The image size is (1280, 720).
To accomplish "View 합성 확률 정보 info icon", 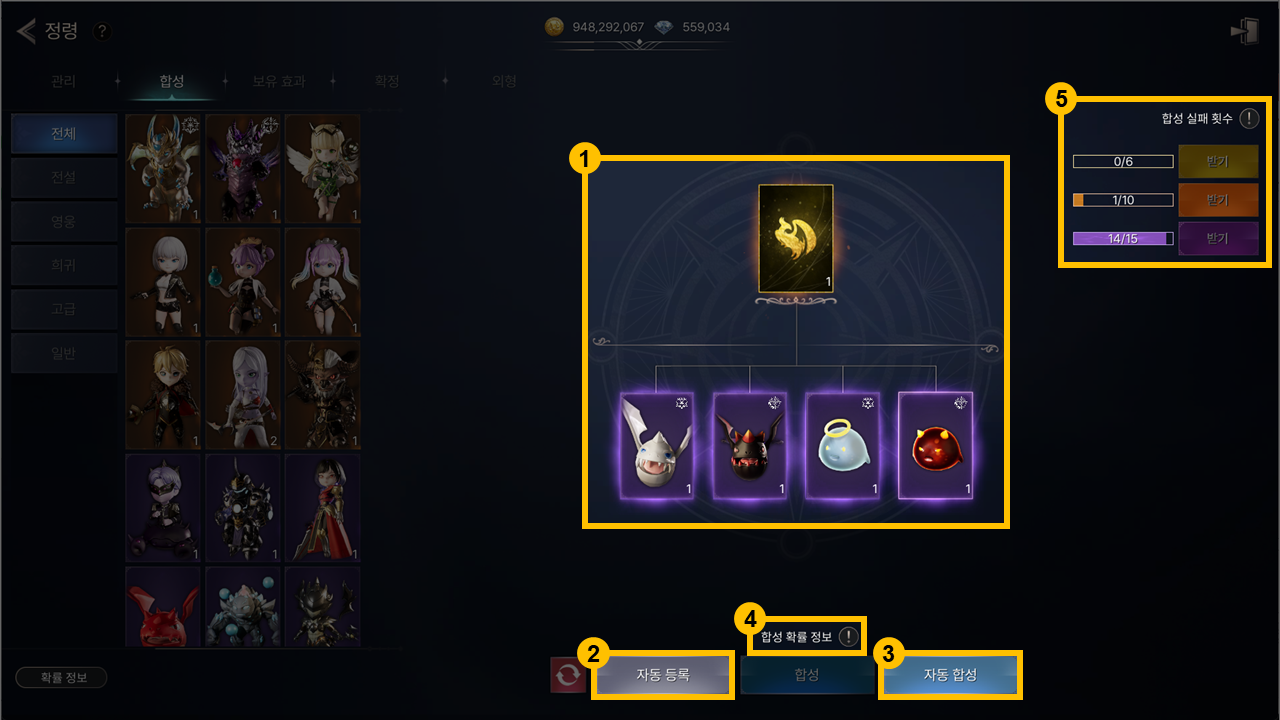I will pos(849,636).
